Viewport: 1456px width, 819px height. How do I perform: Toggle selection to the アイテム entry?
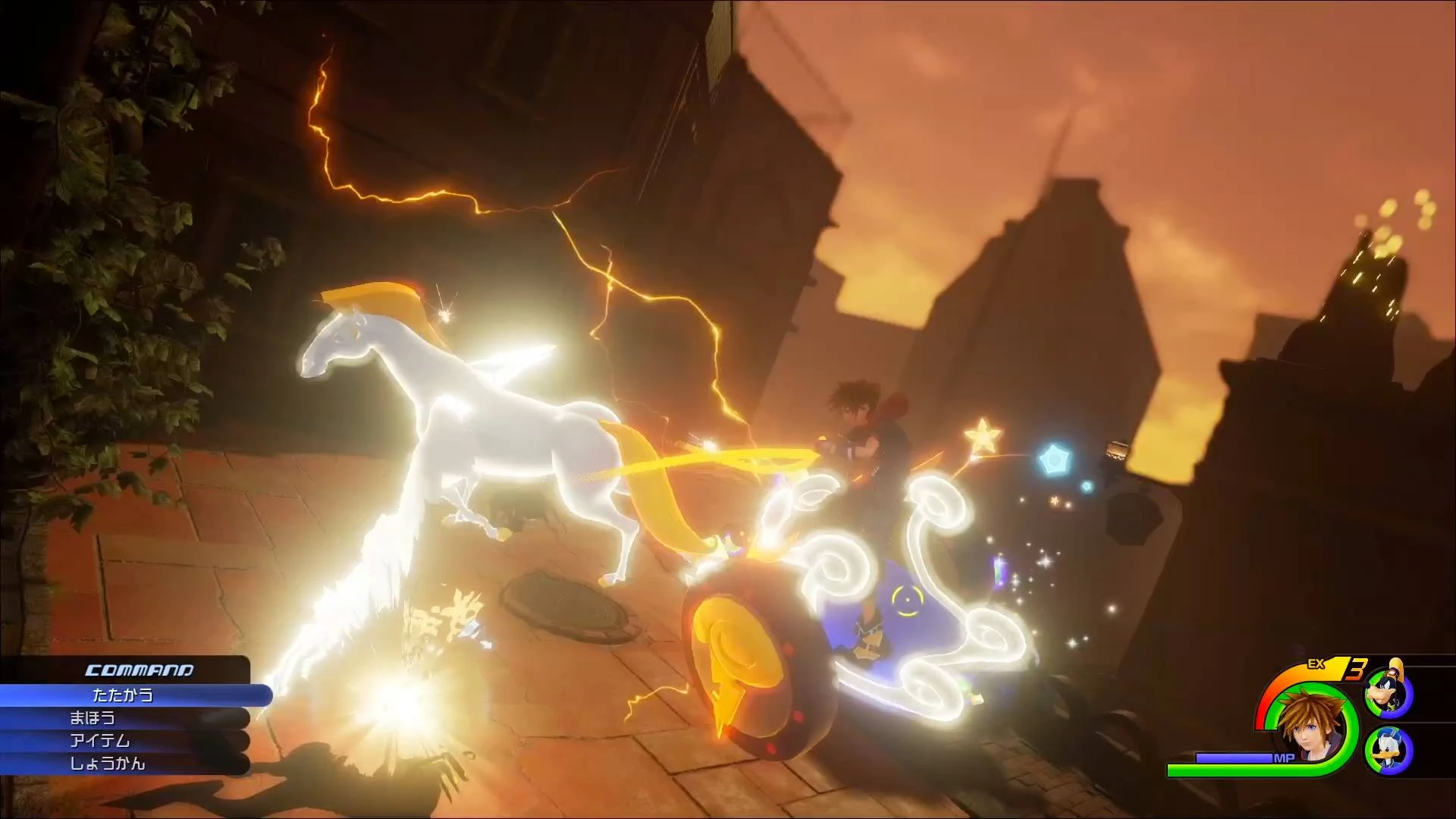pyautogui.click(x=99, y=740)
